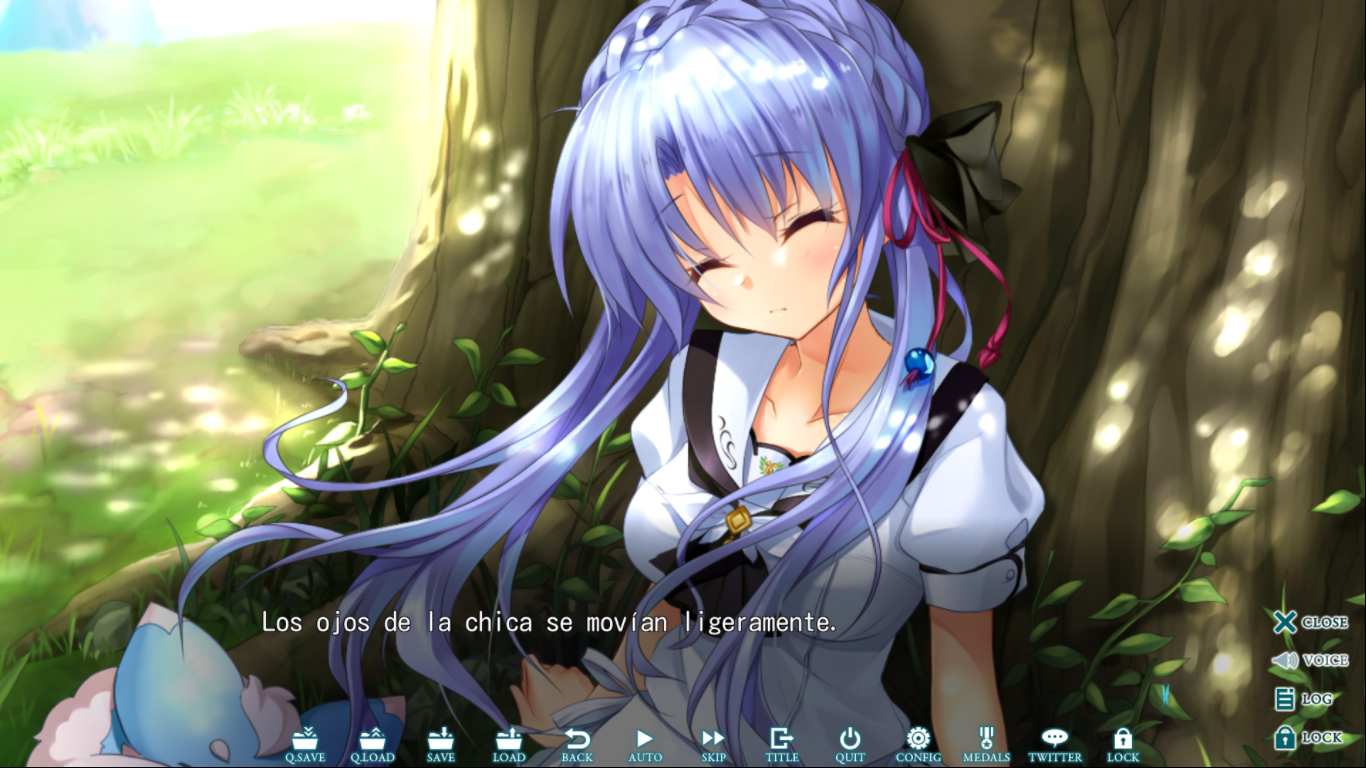Open the SAVE menu
This screenshot has height=768, width=1366.
tap(441, 744)
